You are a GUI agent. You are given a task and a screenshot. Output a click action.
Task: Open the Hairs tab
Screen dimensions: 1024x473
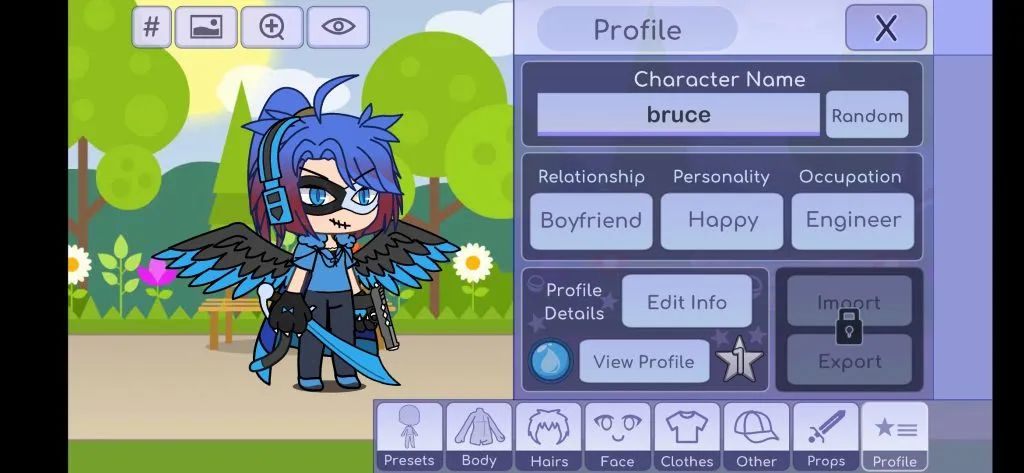point(548,437)
